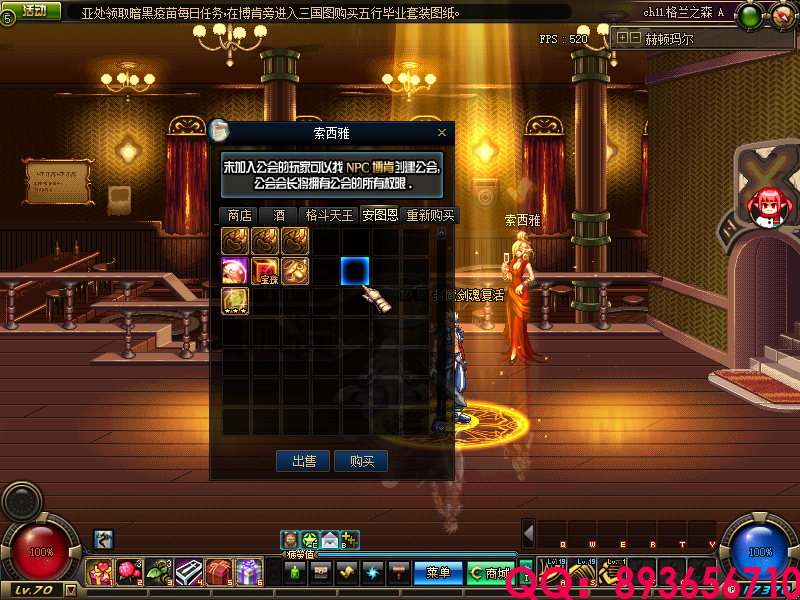Select the 格斗天王 tab
This screenshot has width=800, height=600.
329,215
